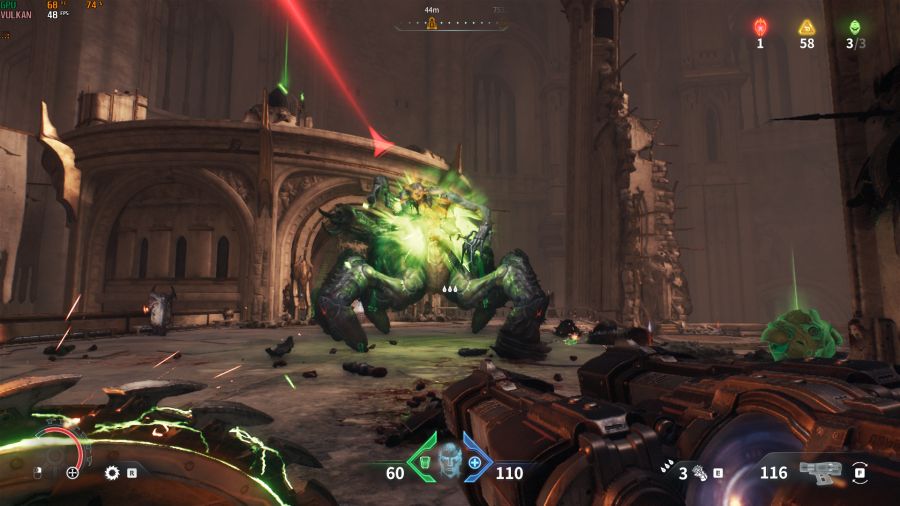900x506 pixels.
Task: Click the weapon swap arrows icon
Action: pyautogui.click(x=860, y=471)
